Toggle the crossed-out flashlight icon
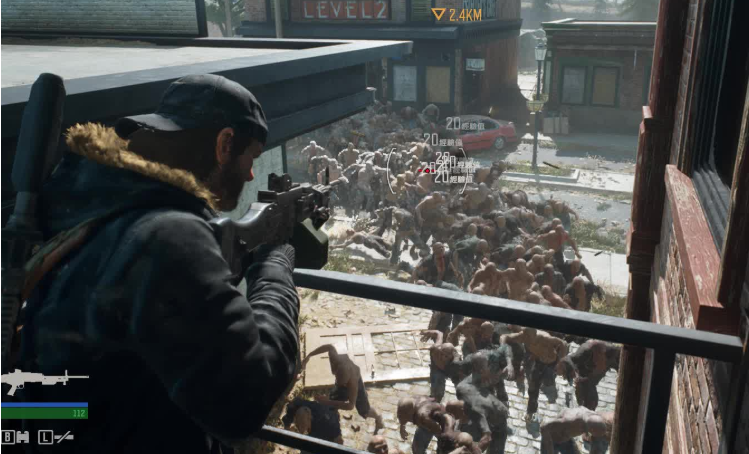This screenshot has width=749, height=454. (64, 437)
